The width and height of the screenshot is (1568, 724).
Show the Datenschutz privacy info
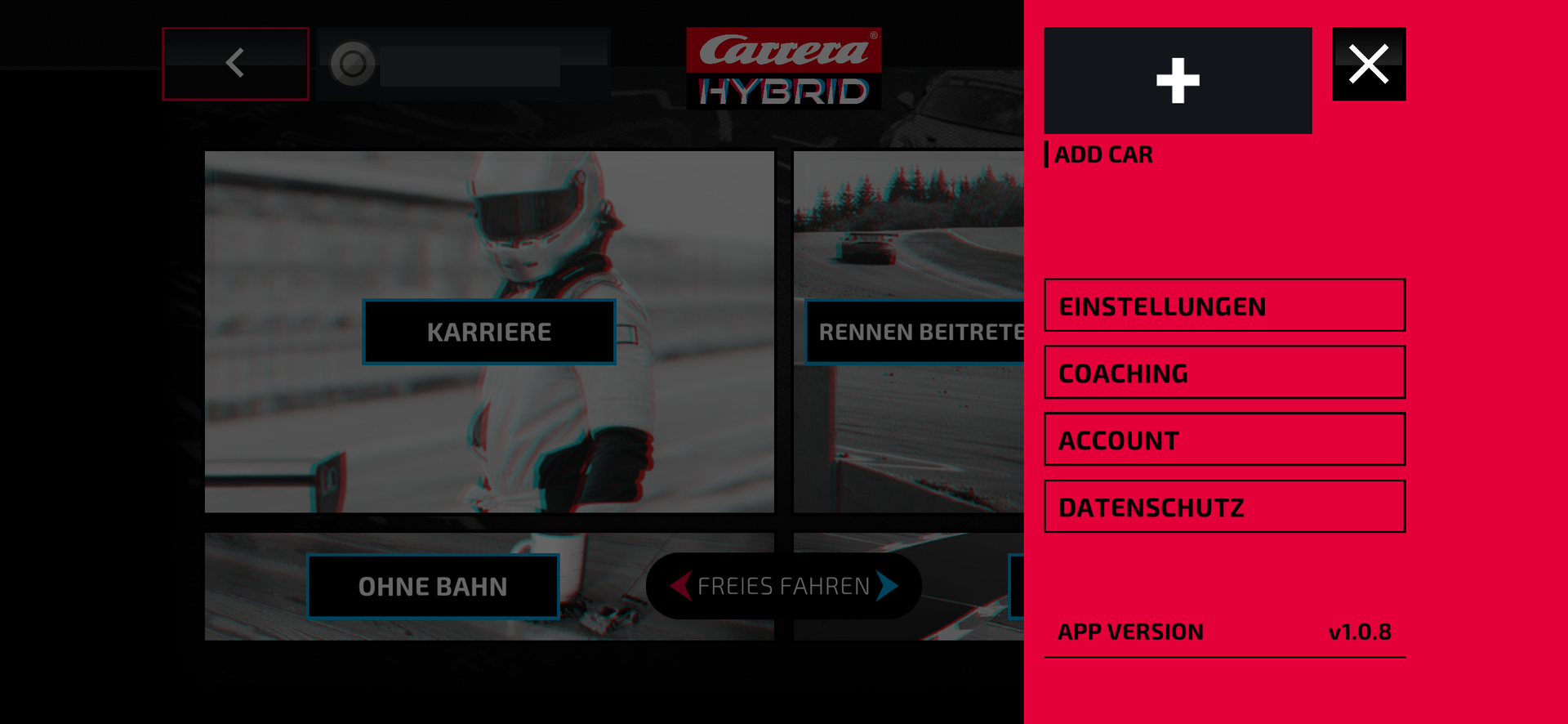point(1224,507)
